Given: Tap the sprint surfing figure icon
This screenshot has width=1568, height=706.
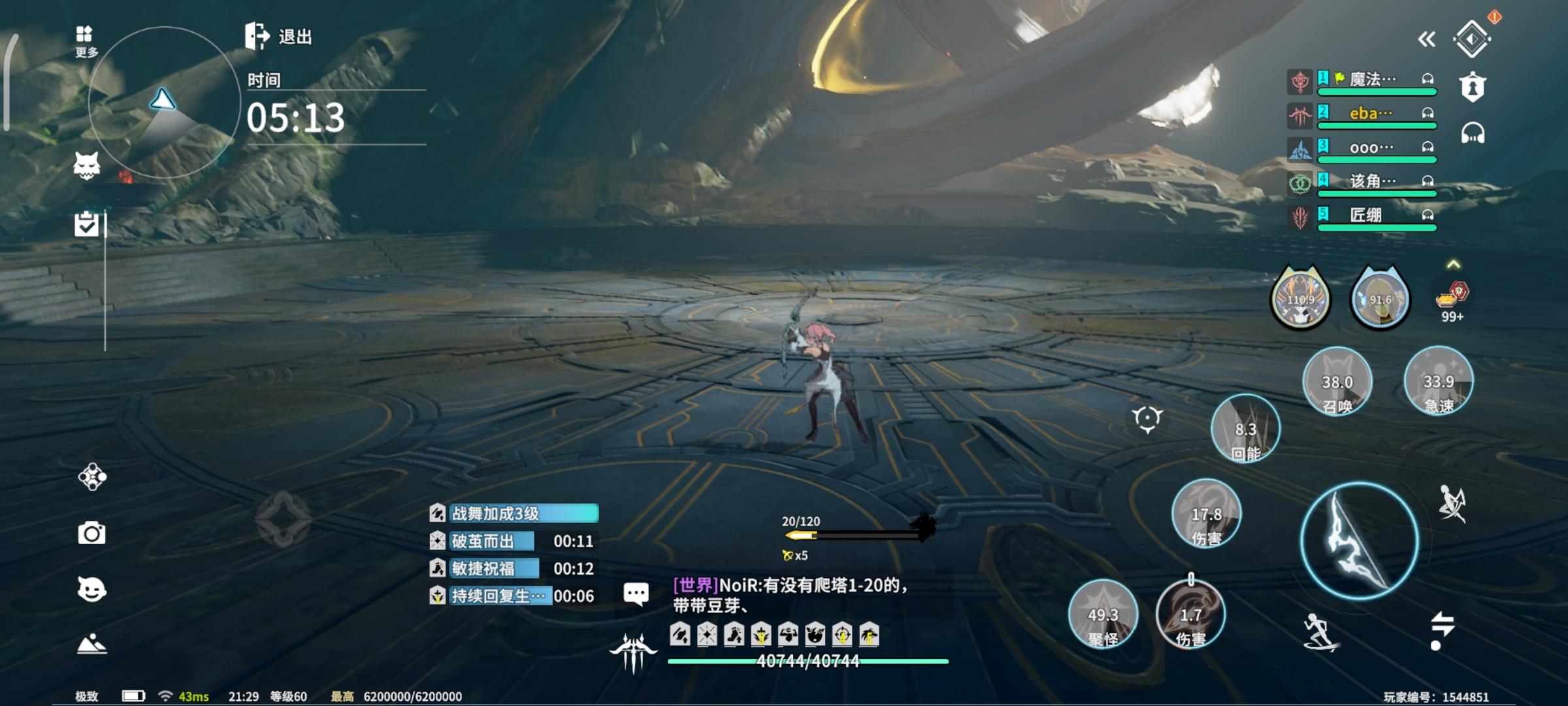Looking at the screenshot, I should click(1319, 631).
